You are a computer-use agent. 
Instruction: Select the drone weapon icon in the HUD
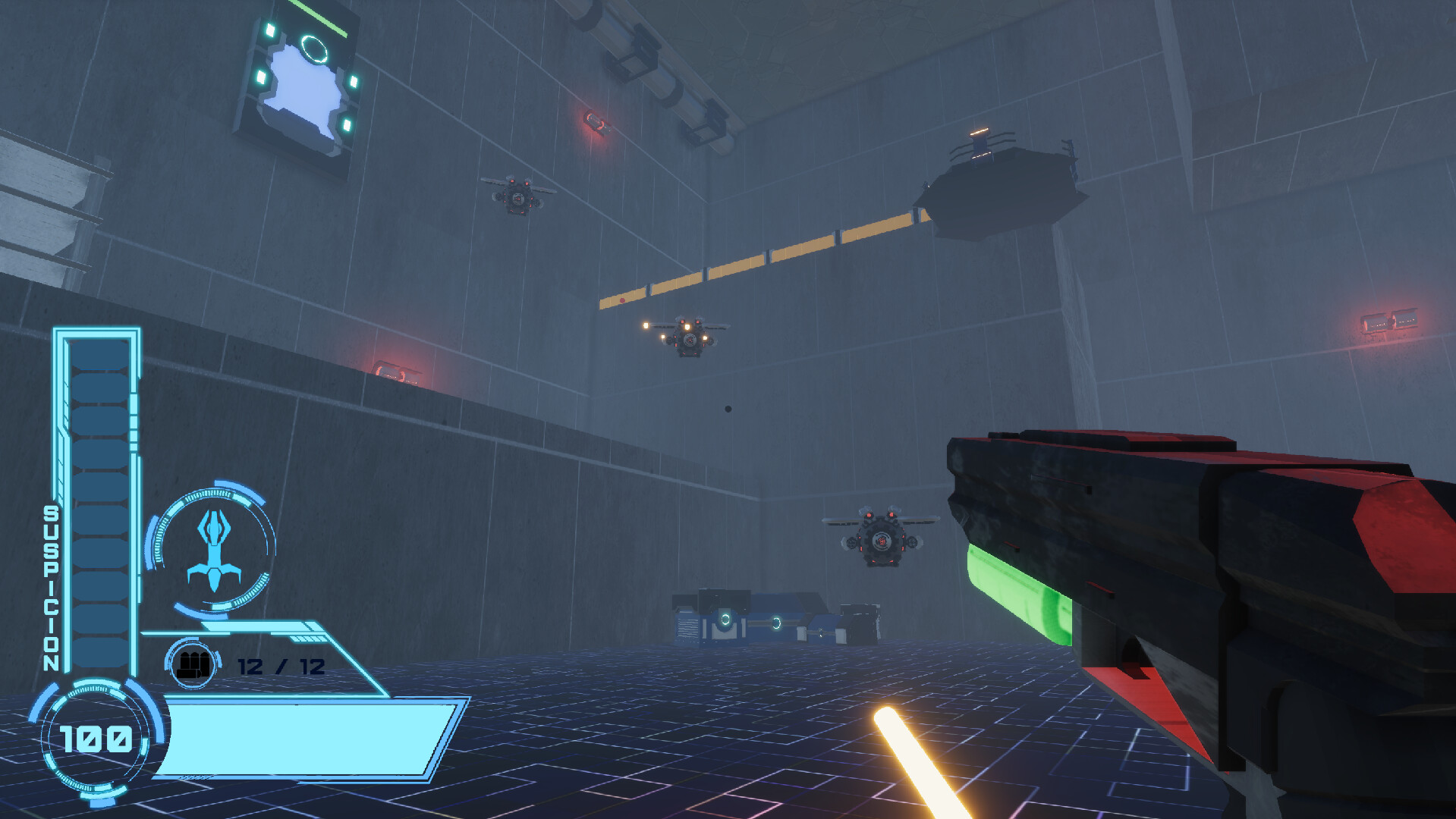tap(215, 548)
